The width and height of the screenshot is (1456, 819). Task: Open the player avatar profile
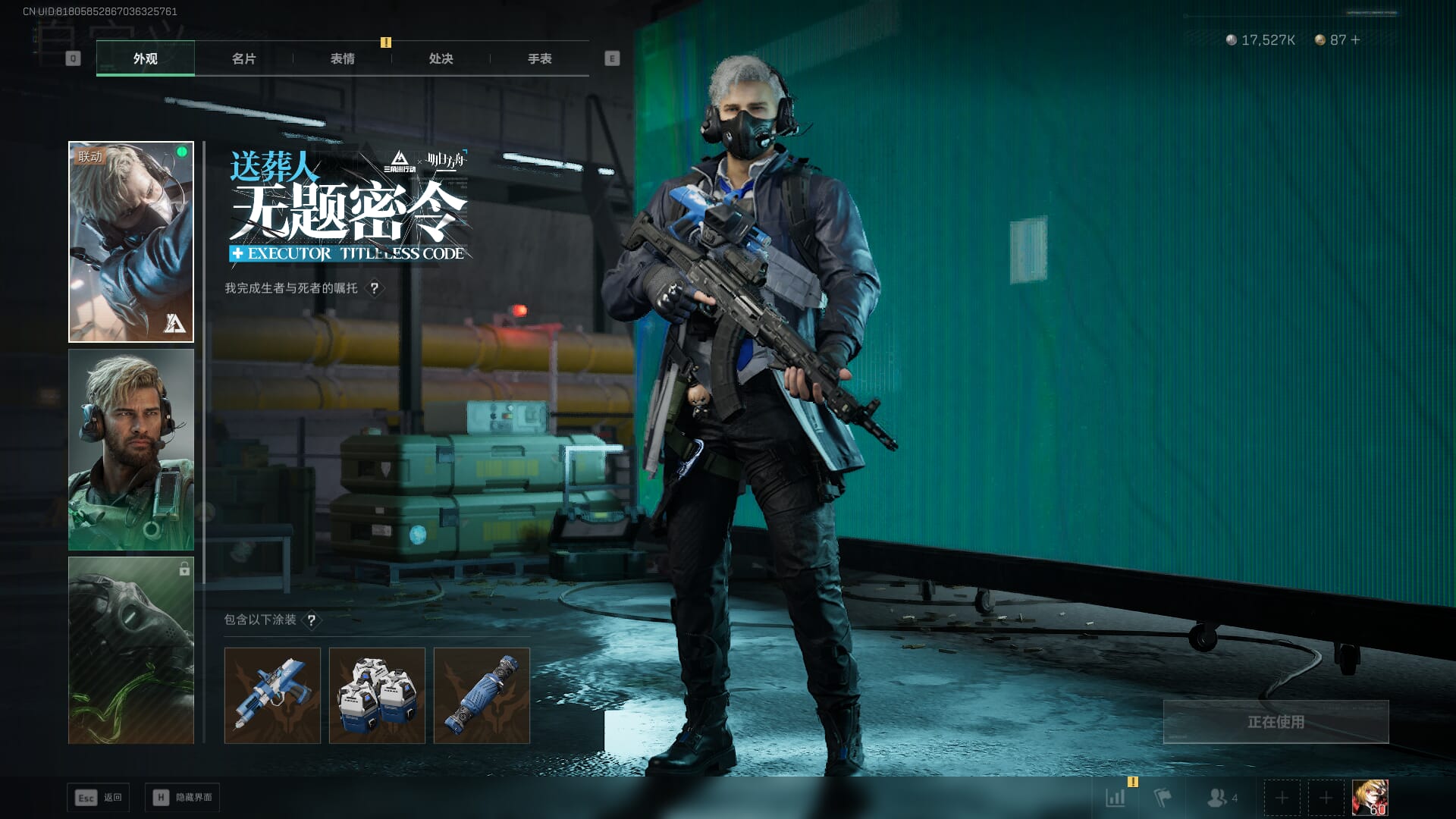(1370, 798)
